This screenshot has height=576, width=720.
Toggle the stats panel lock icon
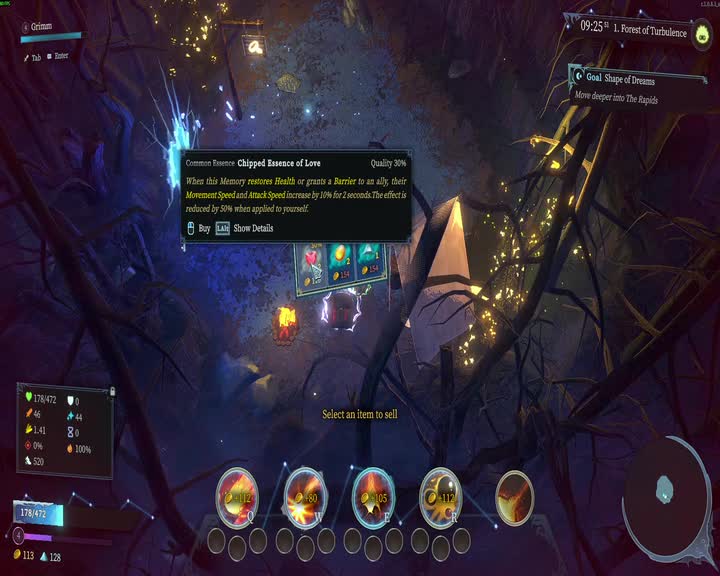[111, 391]
